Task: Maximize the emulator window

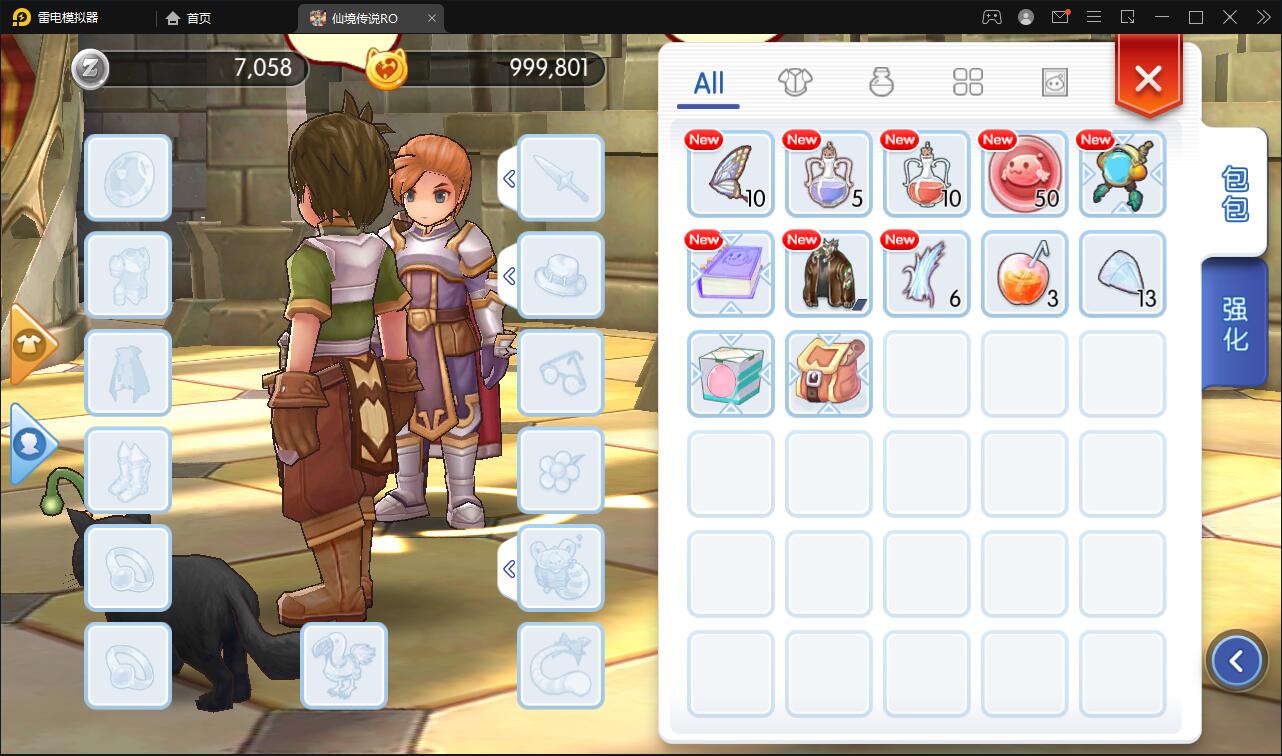Action: tap(1196, 17)
